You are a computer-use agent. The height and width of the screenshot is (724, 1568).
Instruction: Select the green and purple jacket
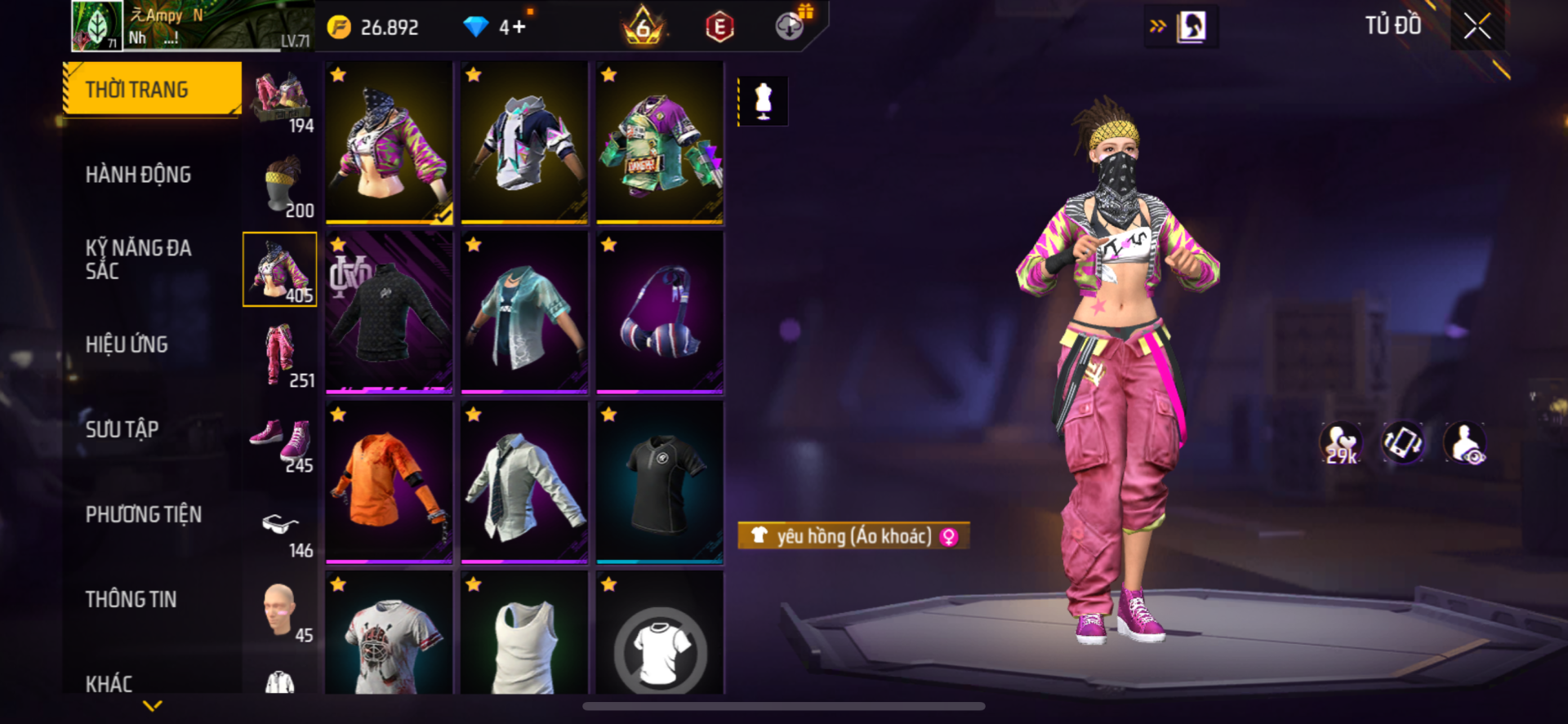click(659, 142)
